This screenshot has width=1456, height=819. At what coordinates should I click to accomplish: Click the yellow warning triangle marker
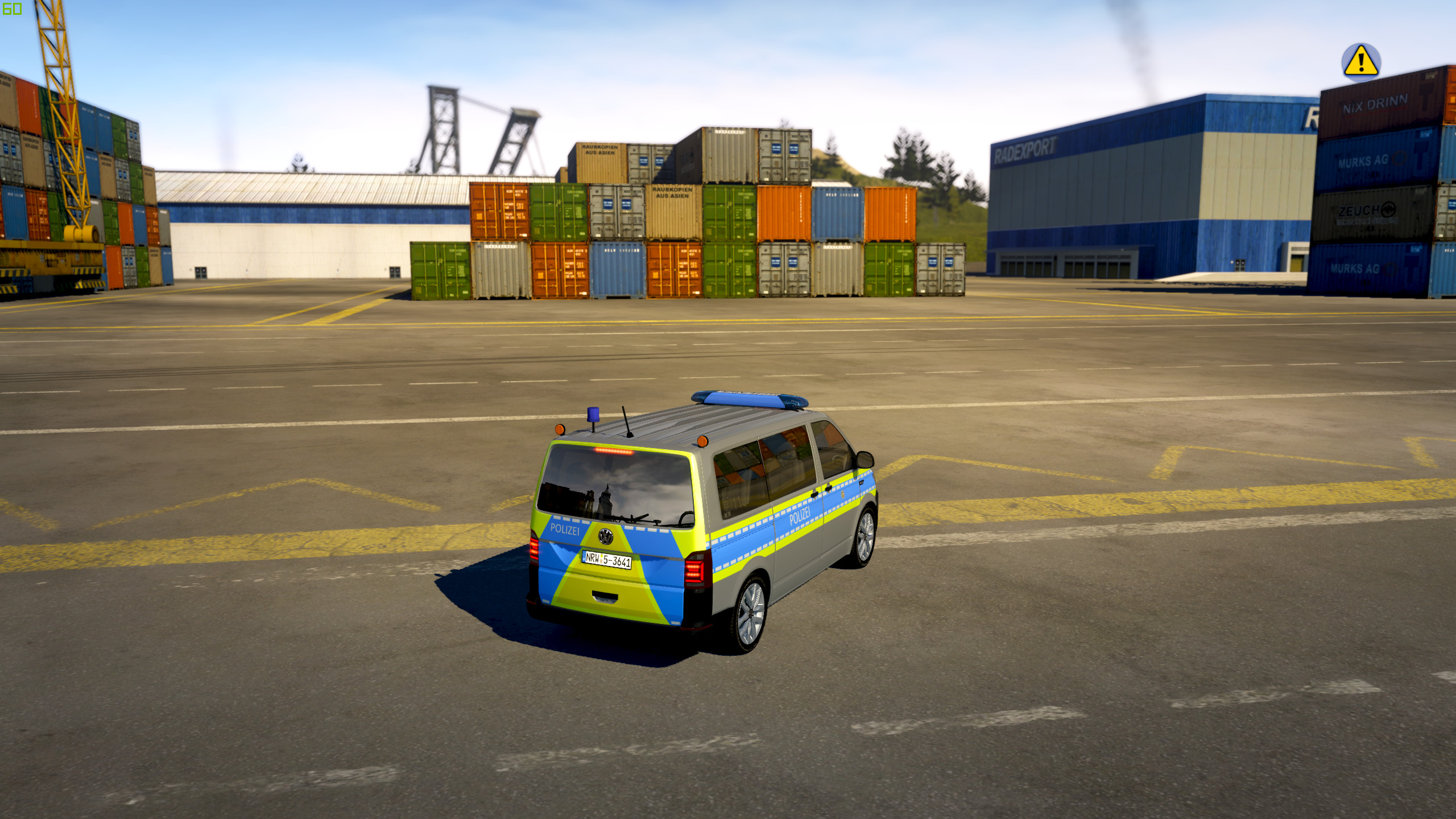[x=1360, y=61]
